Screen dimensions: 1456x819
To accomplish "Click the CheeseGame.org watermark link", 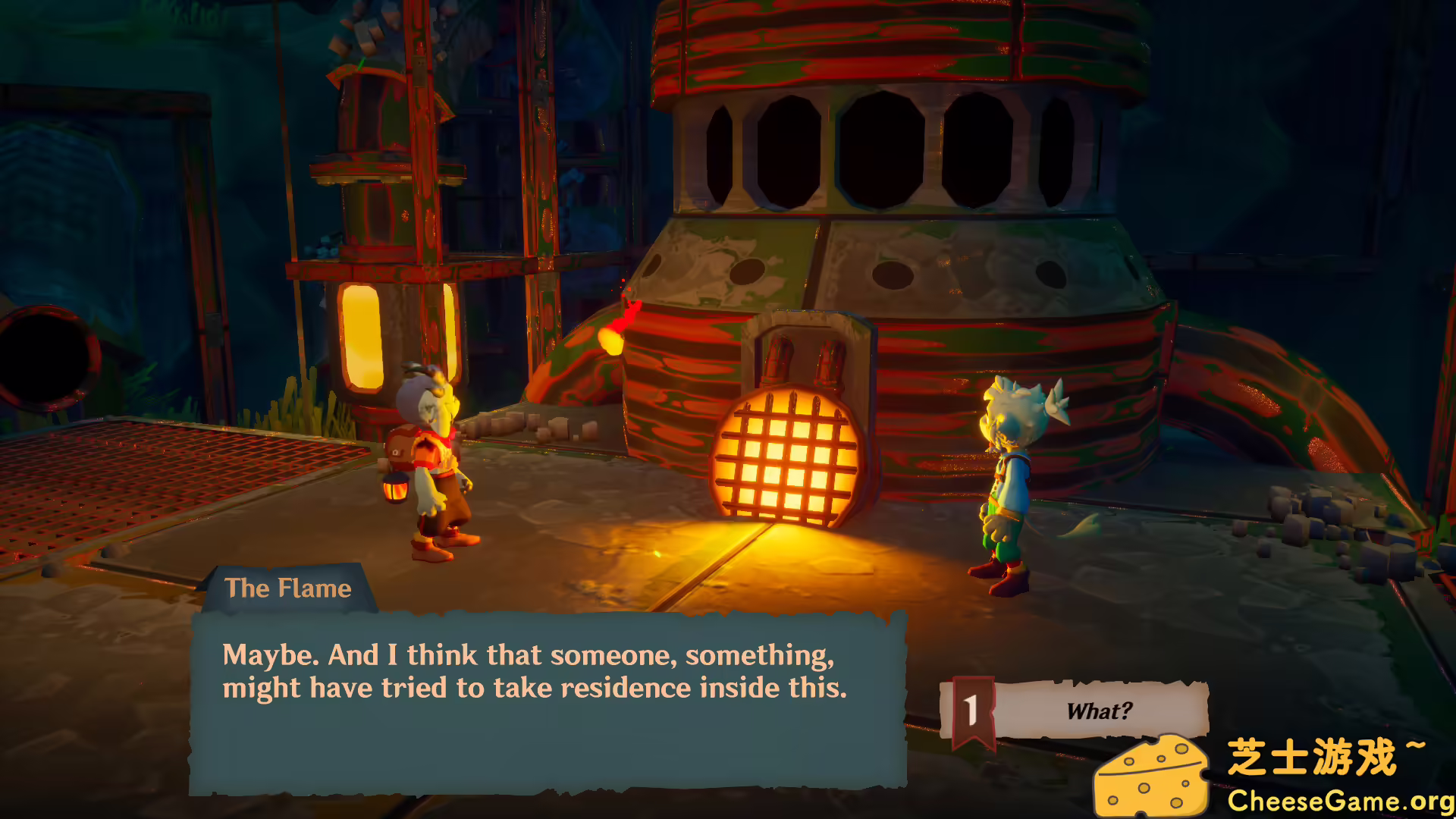I will pos(1339,800).
